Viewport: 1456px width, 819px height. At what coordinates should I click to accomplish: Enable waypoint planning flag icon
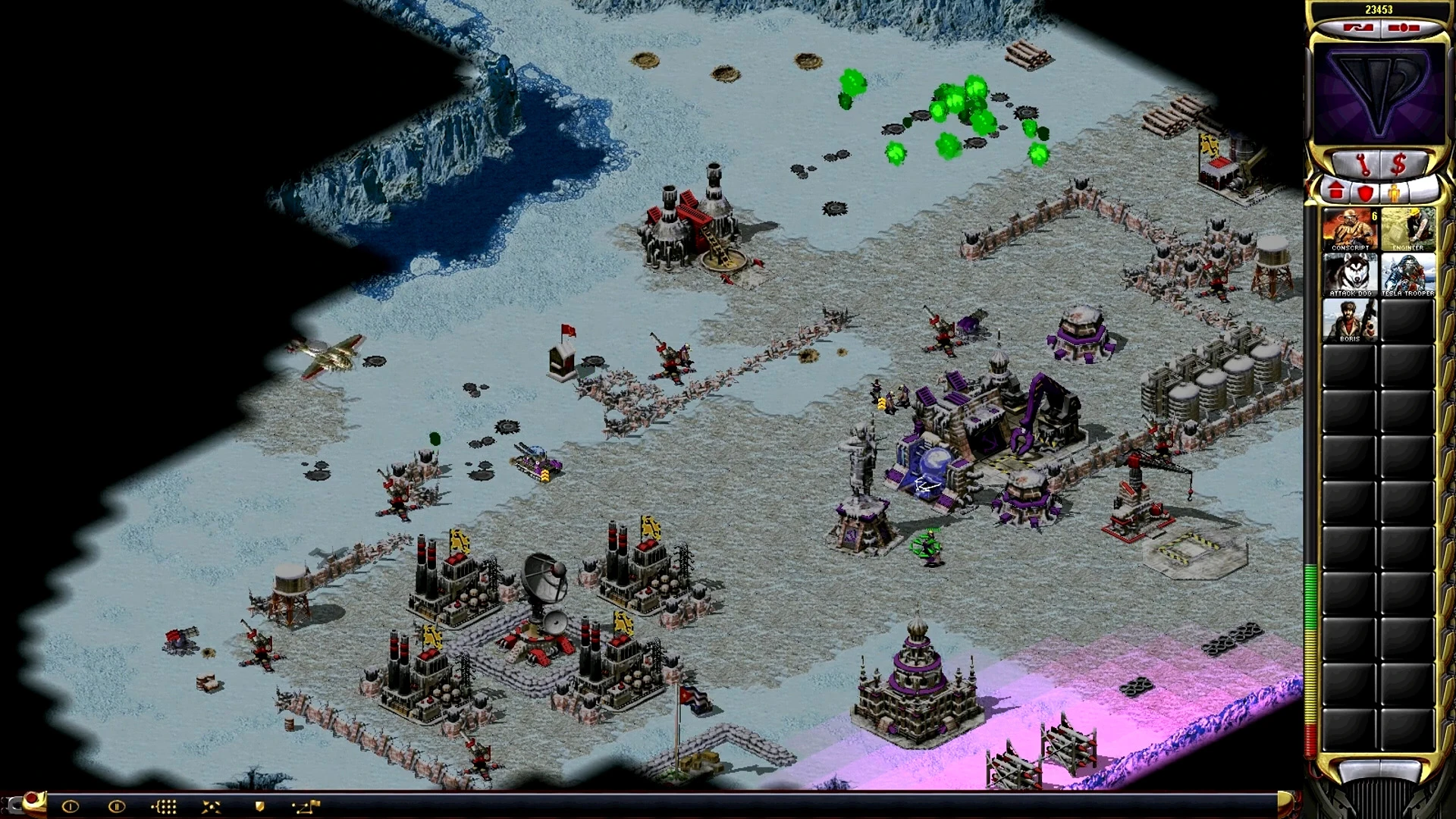(x=307, y=806)
